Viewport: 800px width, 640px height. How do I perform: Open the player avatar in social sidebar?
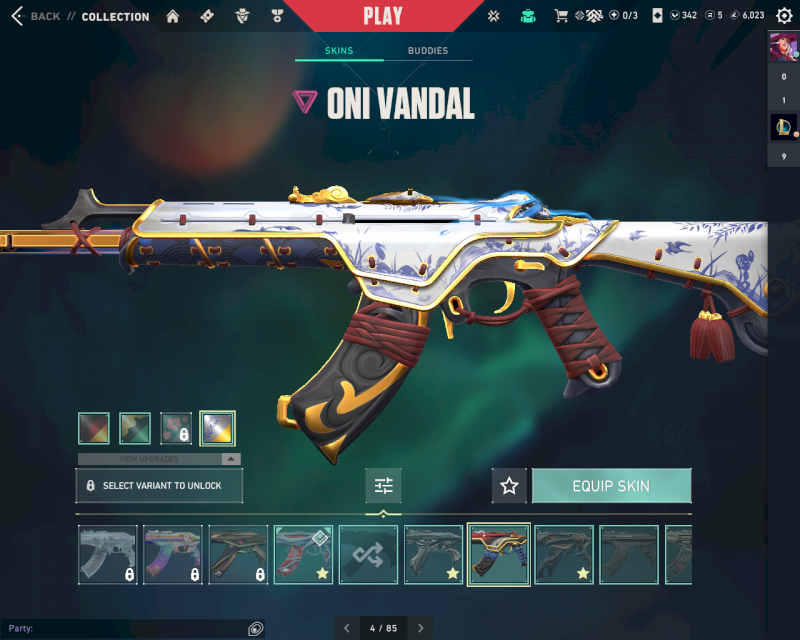coord(782,47)
